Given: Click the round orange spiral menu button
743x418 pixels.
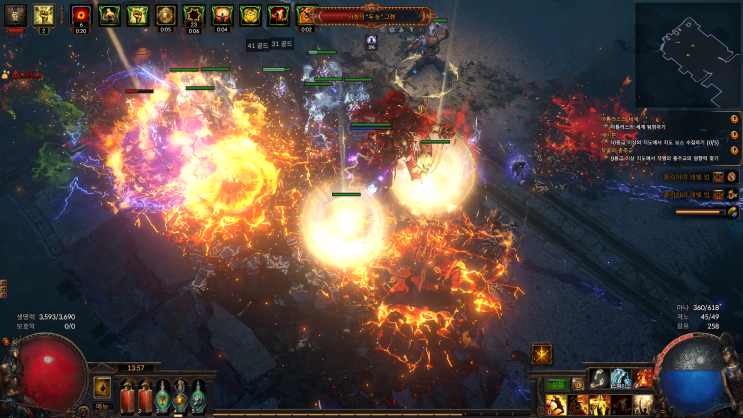Looking at the screenshot, I should click(x=580, y=384).
